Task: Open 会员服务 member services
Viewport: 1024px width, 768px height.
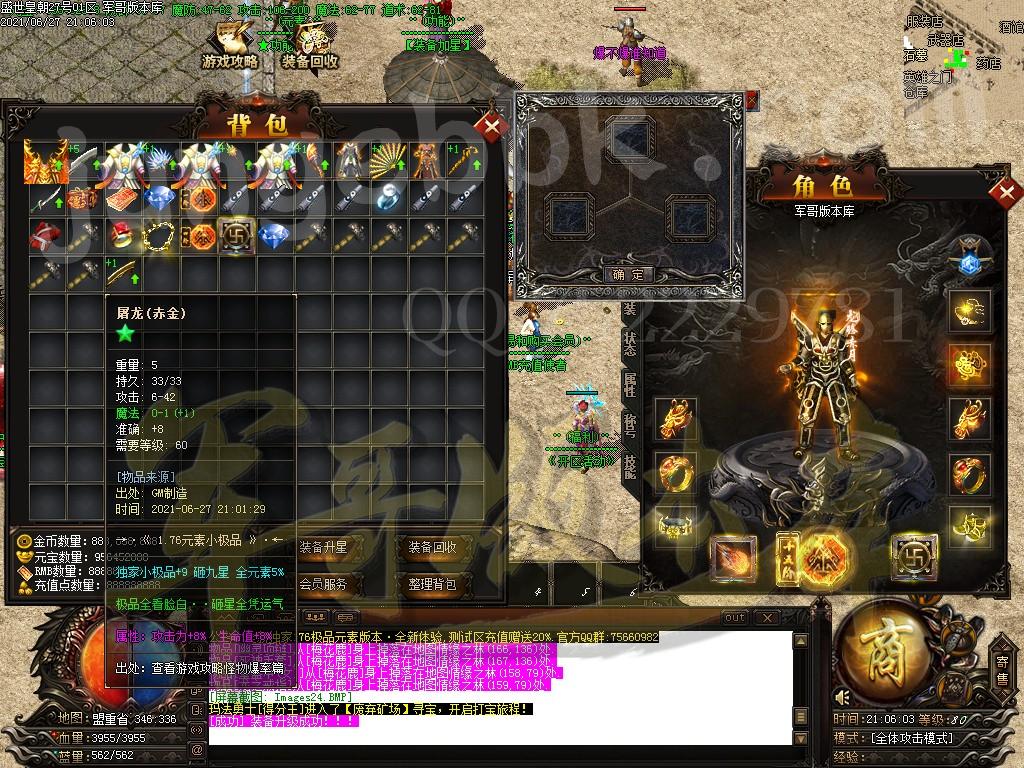Action: [323, 584]
